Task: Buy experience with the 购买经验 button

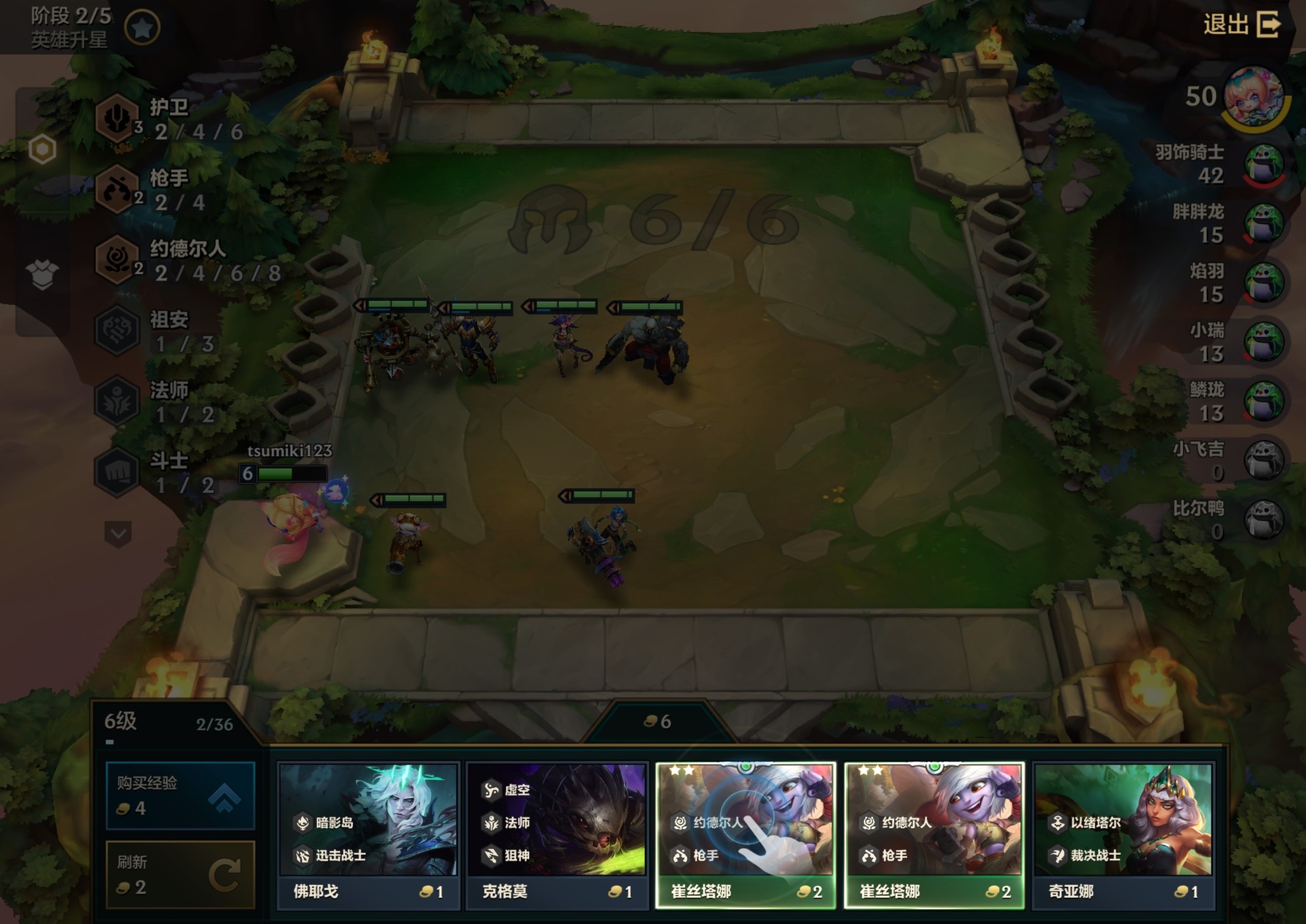Action: point(180,795)
